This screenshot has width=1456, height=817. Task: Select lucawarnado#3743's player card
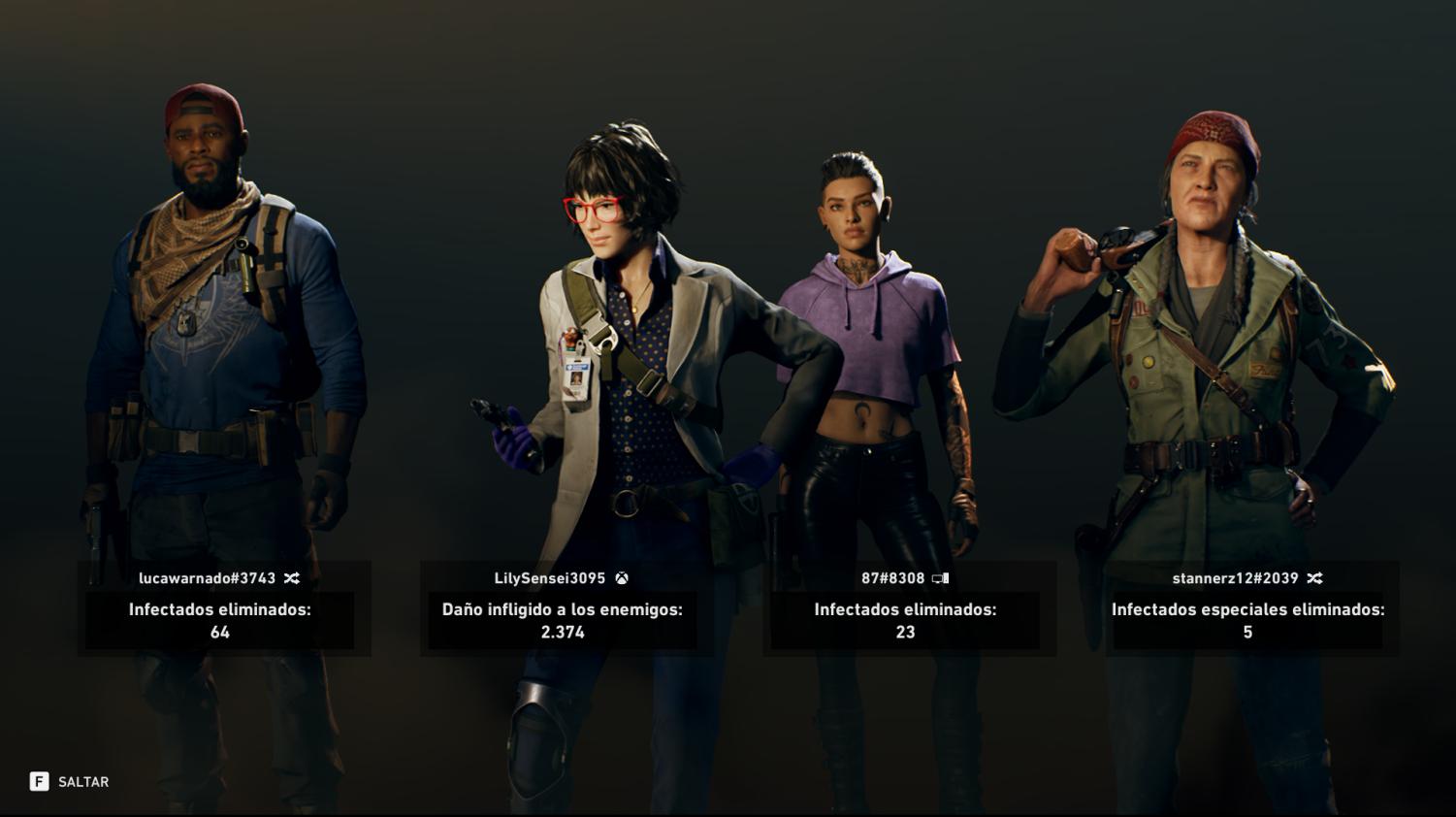223,608
